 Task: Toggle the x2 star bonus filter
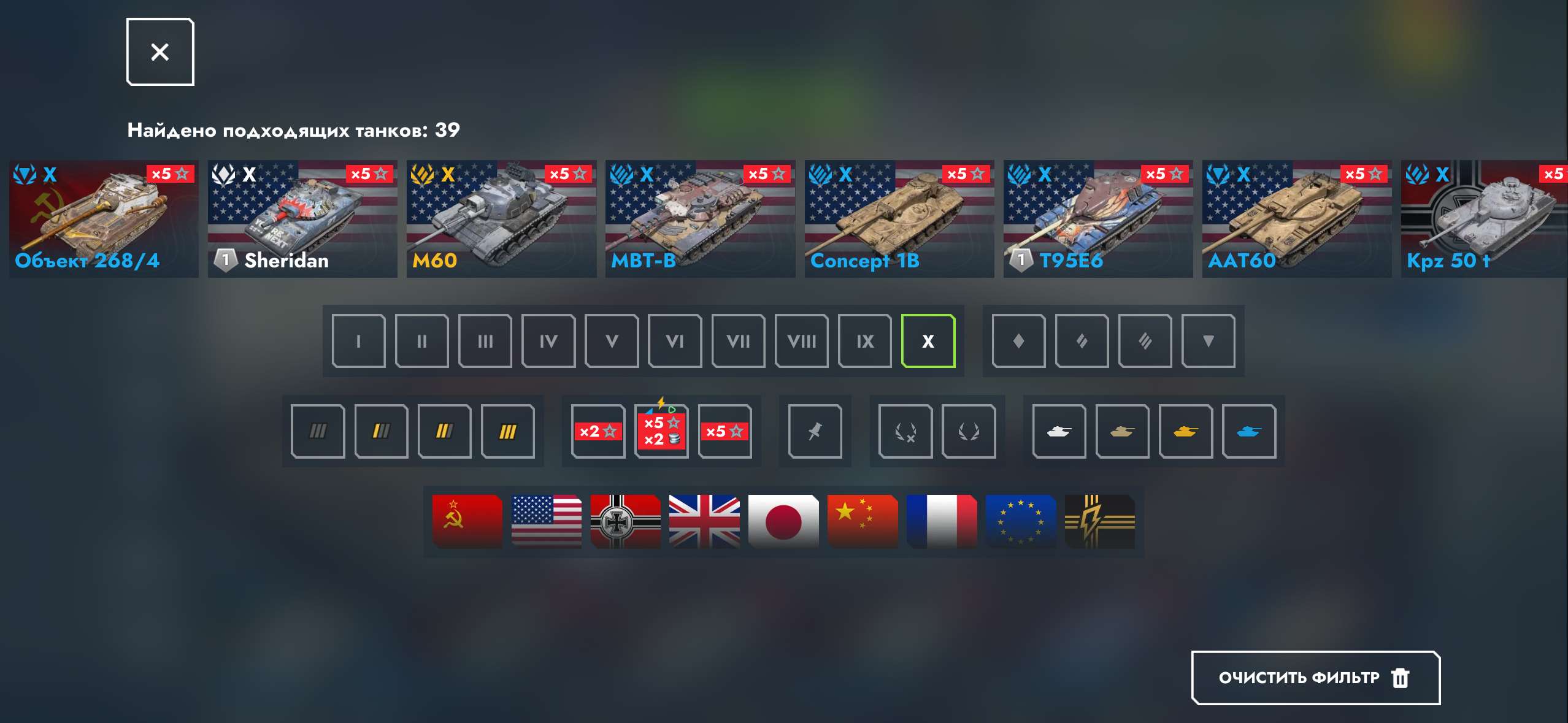[598, 431]
